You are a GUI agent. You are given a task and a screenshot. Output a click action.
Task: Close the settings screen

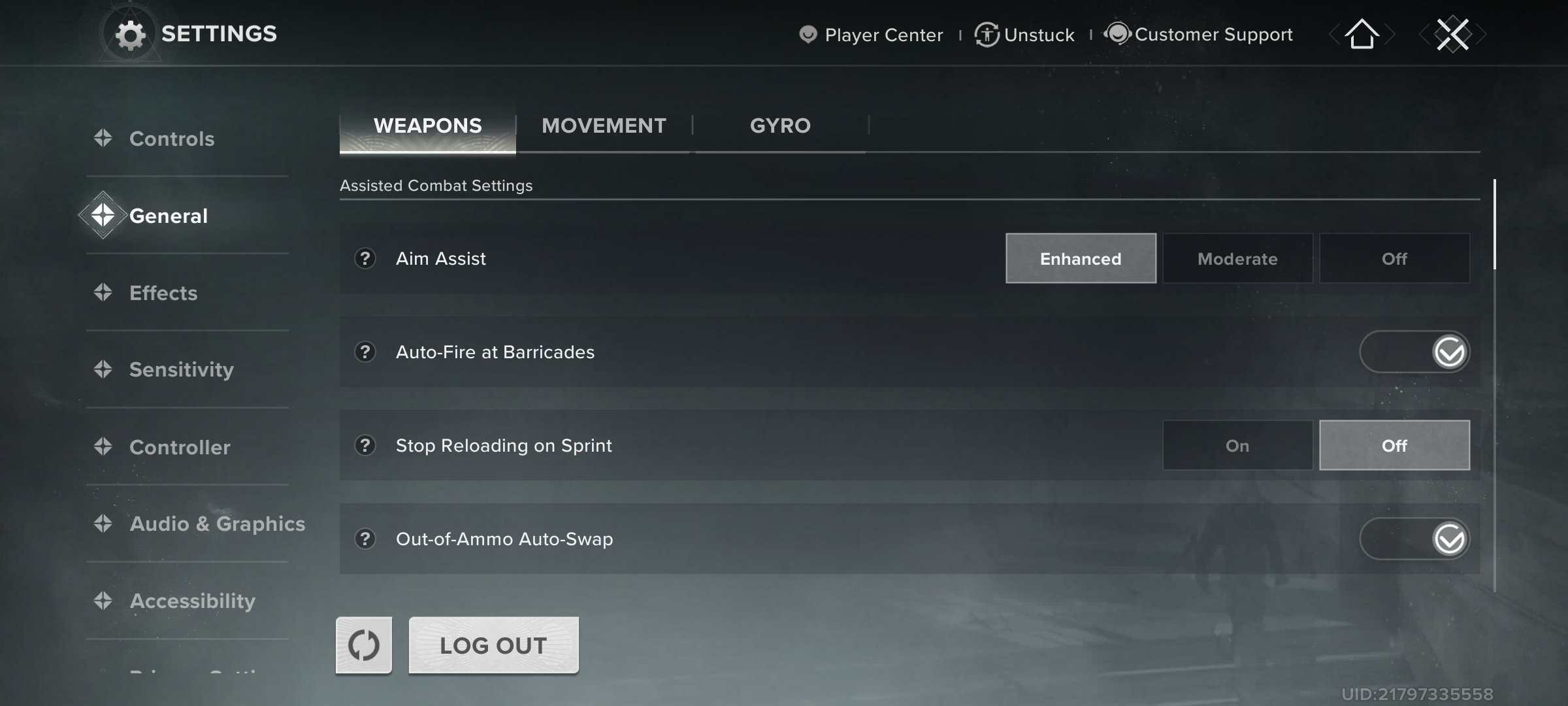click(1453, 35)
